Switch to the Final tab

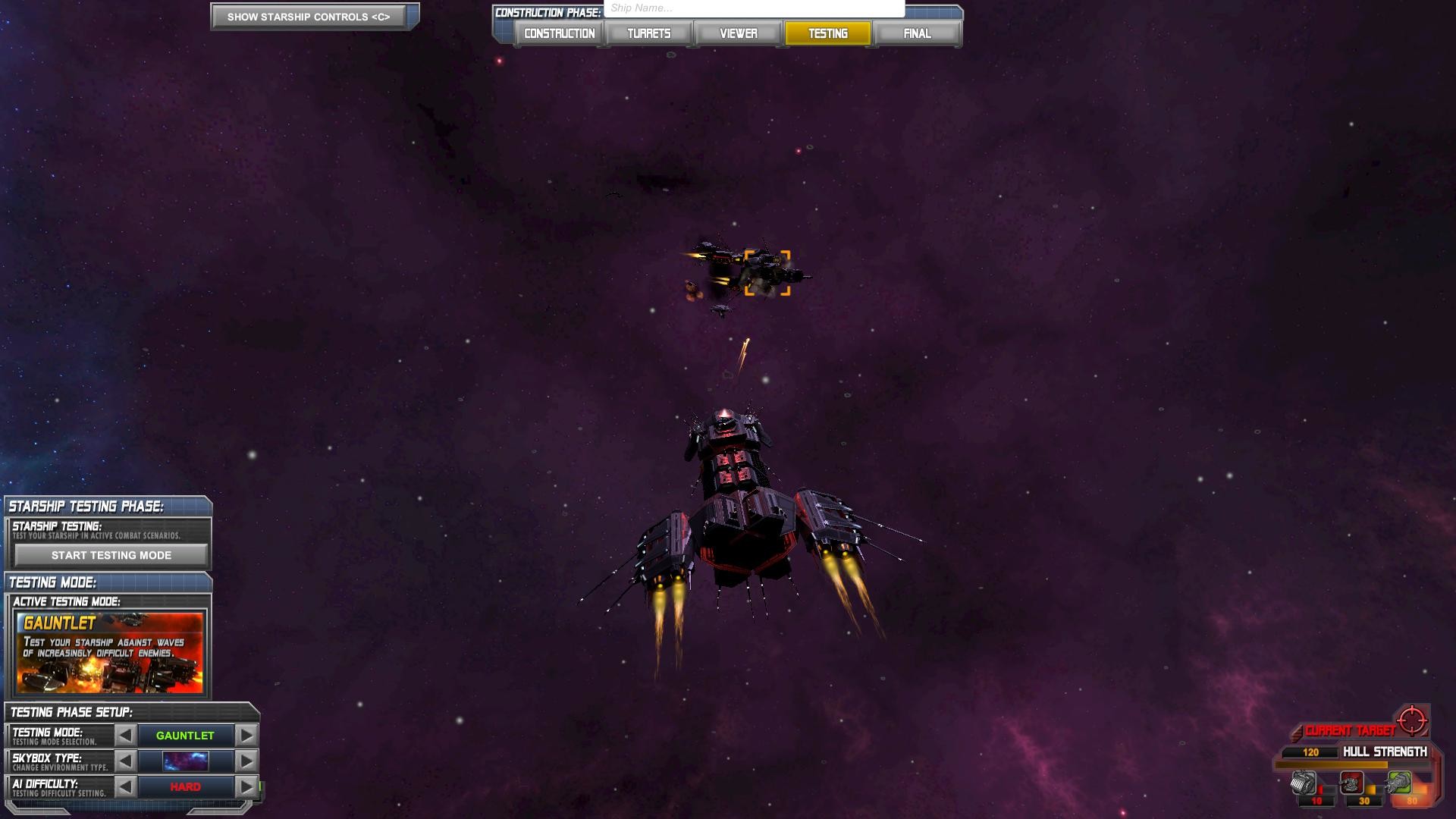(917, 33)
